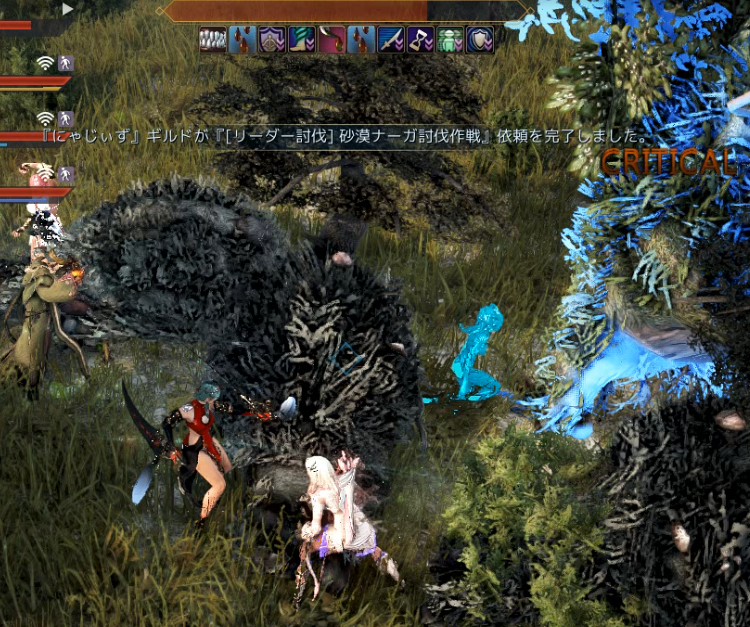Click the curved blade with blood drop icon

tap(332, 40)
